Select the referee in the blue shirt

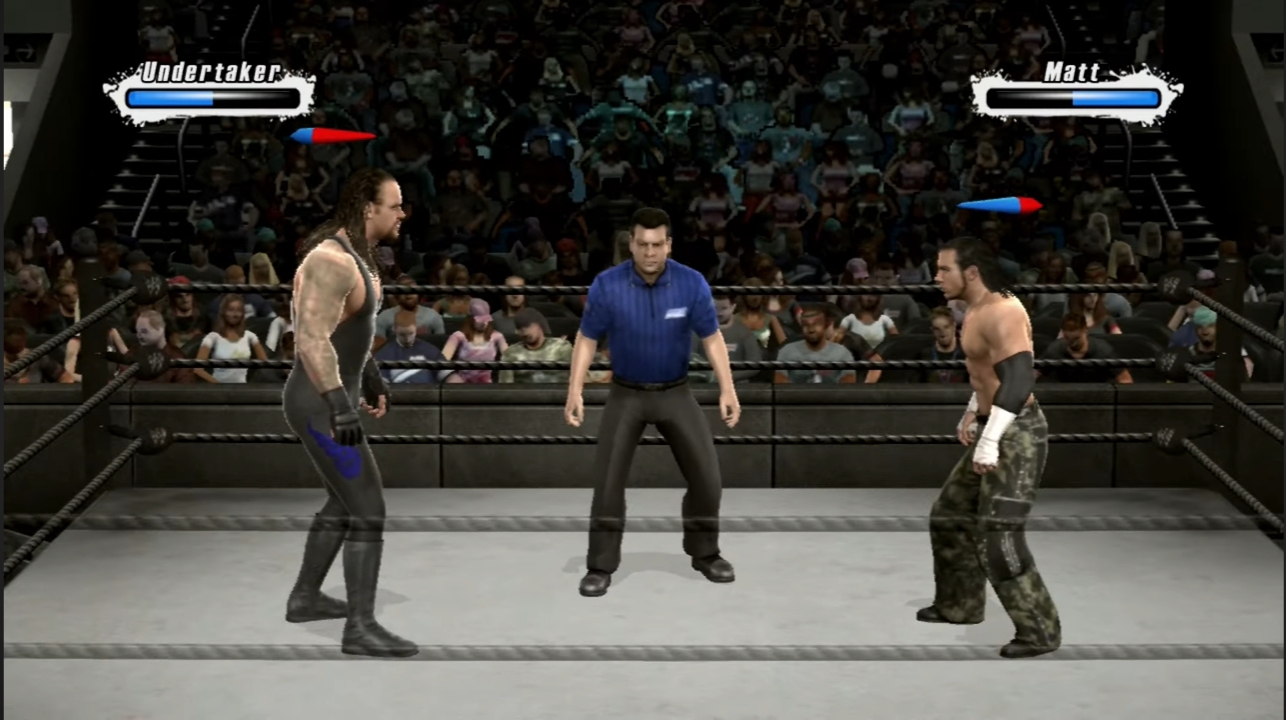(650, 400)
